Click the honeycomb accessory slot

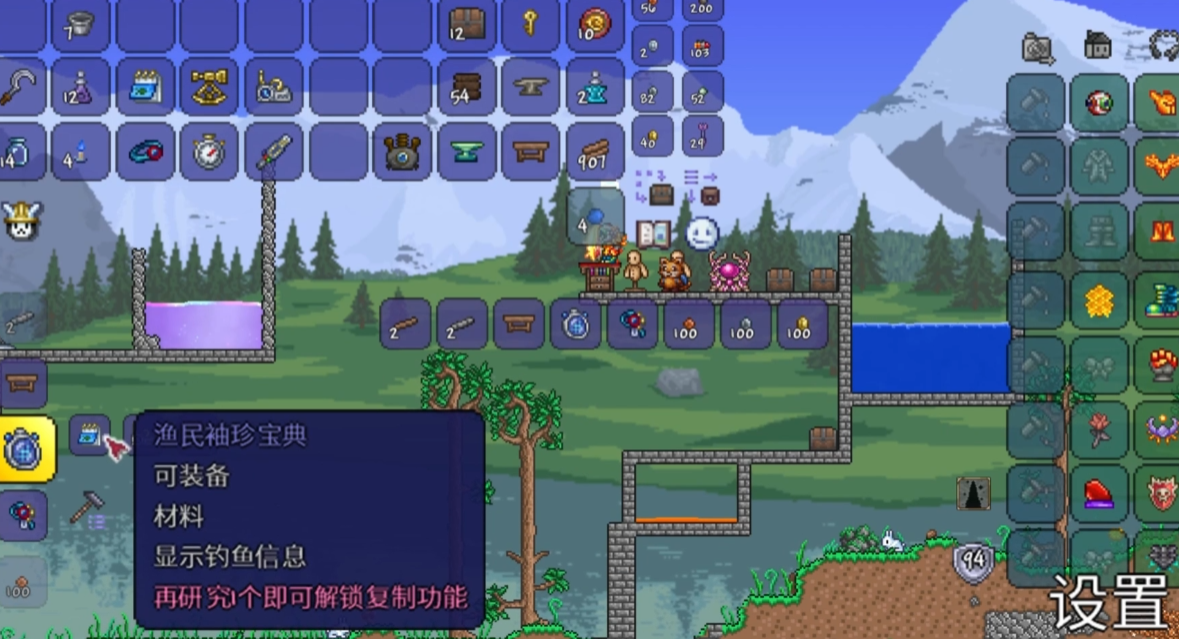tap(1099, 298)
